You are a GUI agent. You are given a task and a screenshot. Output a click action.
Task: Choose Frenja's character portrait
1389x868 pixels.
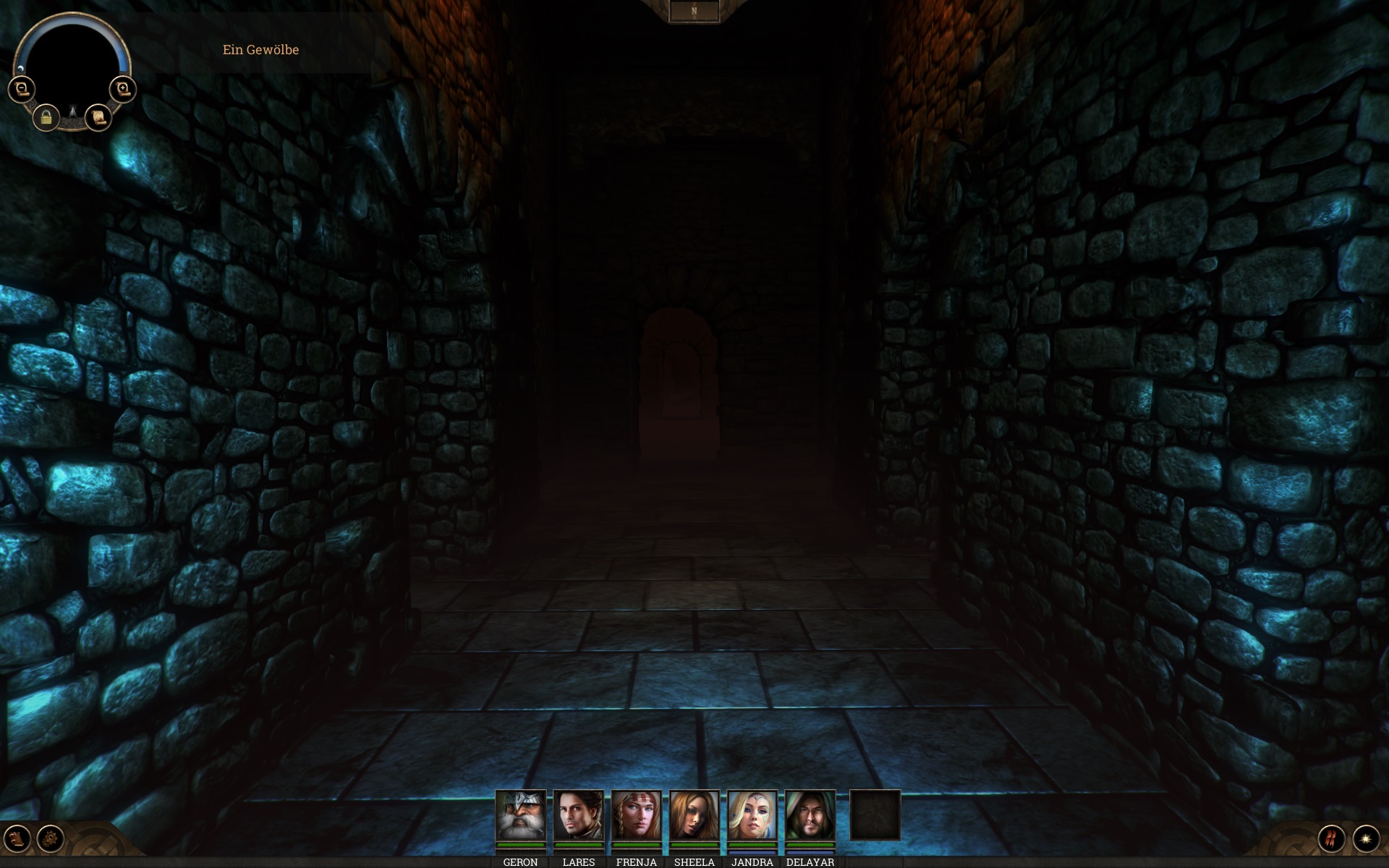(x=637, y=815)
